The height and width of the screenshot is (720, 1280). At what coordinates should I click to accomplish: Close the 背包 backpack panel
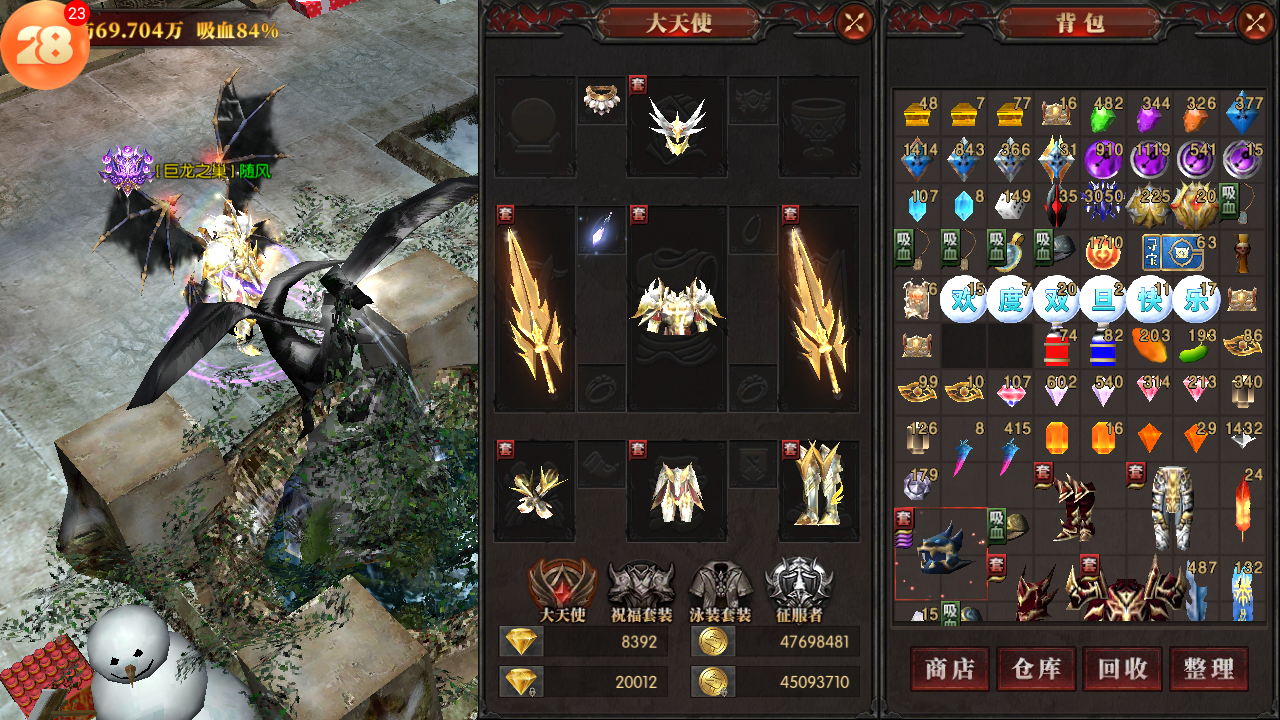click(x=1255, y=22)
